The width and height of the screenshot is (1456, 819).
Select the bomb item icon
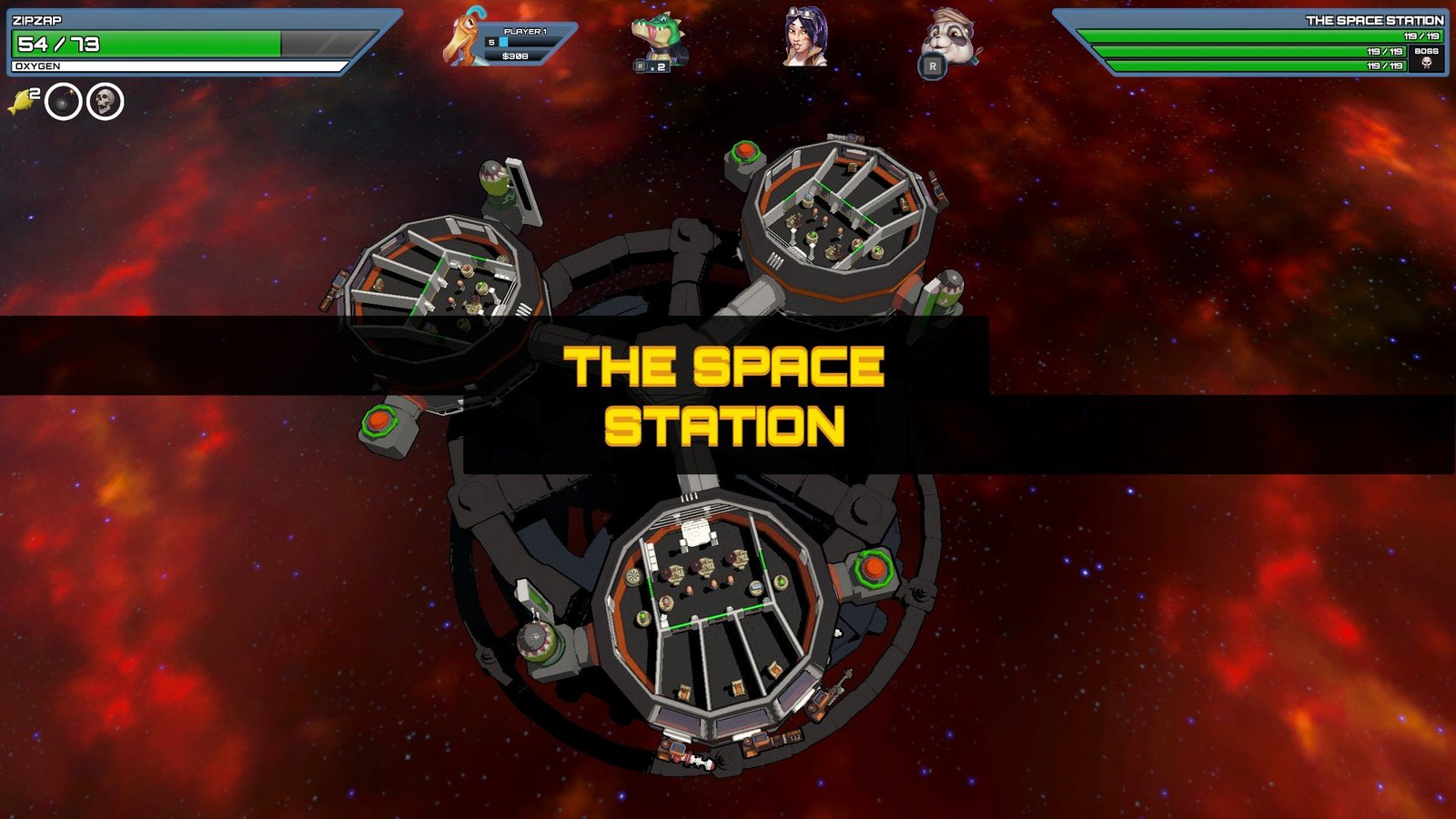[x=64, y=102]
